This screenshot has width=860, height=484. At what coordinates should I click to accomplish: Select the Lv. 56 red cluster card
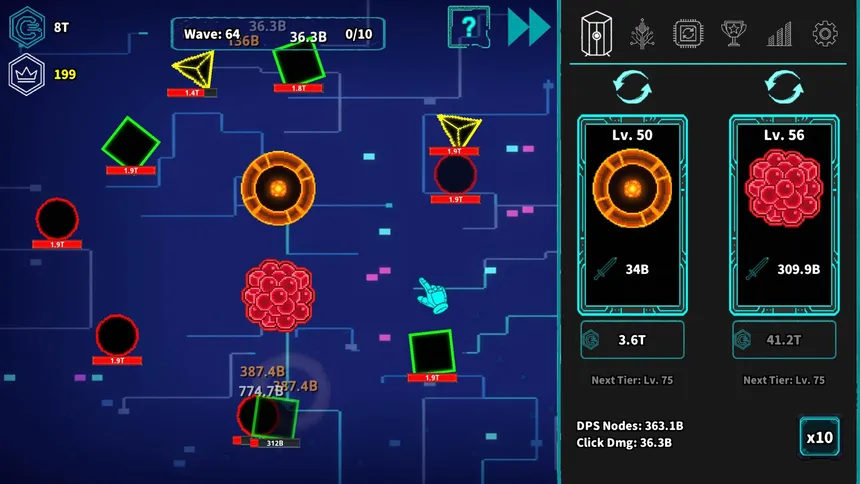[x=783, y=212]
